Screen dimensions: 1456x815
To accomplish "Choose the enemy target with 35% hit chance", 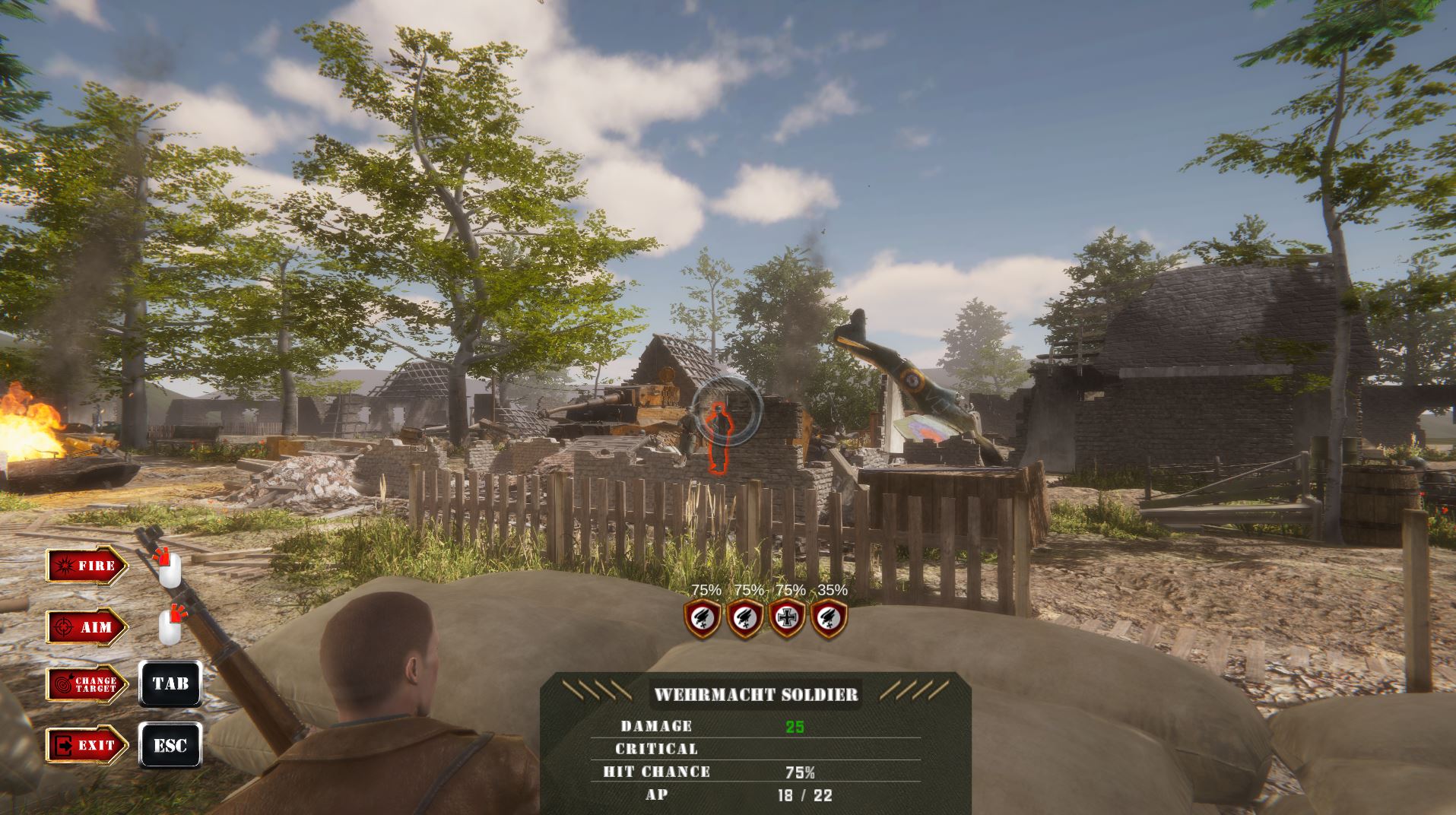I will 829,618.
